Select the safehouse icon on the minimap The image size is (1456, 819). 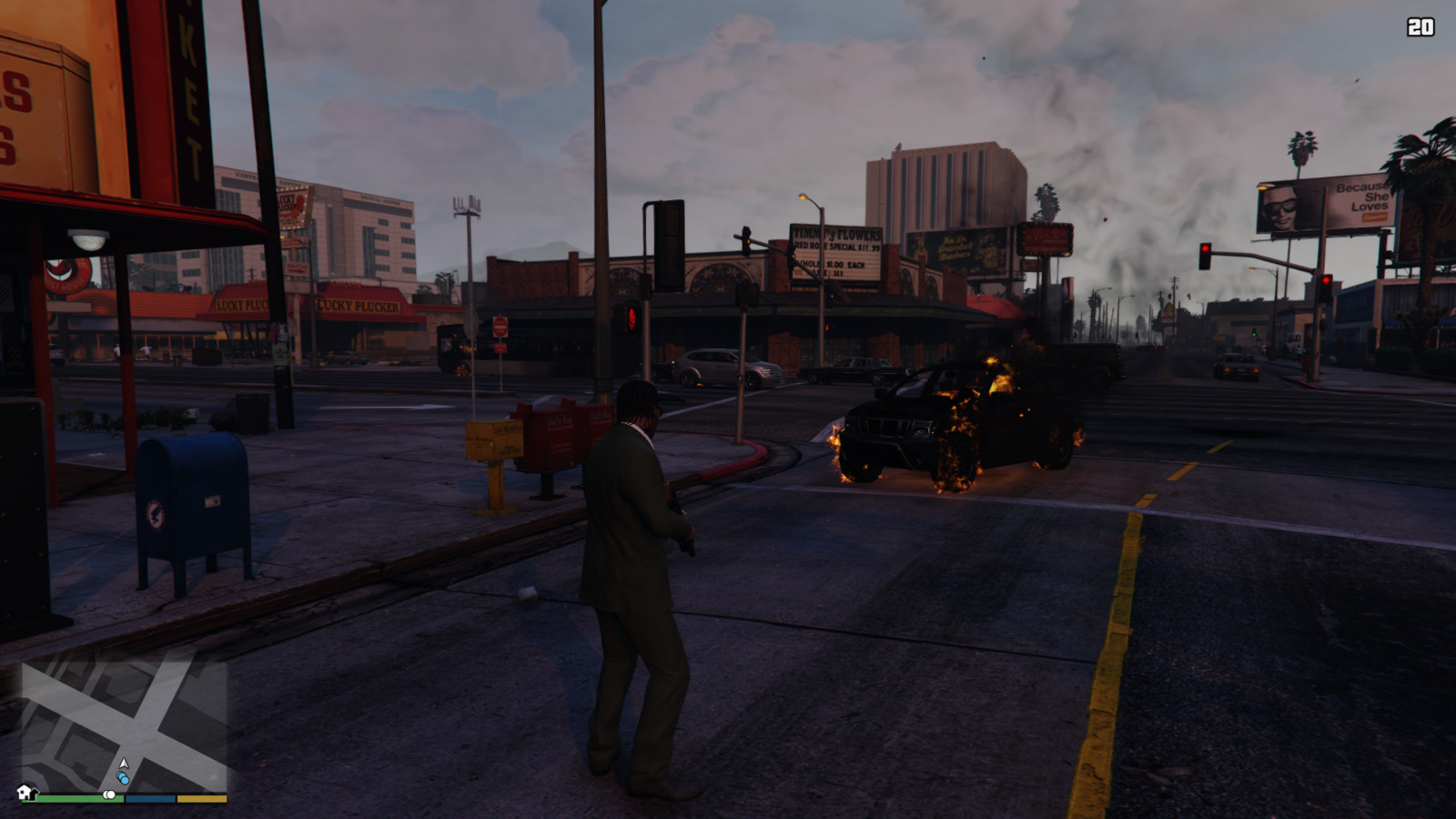[x=25, y=793]
